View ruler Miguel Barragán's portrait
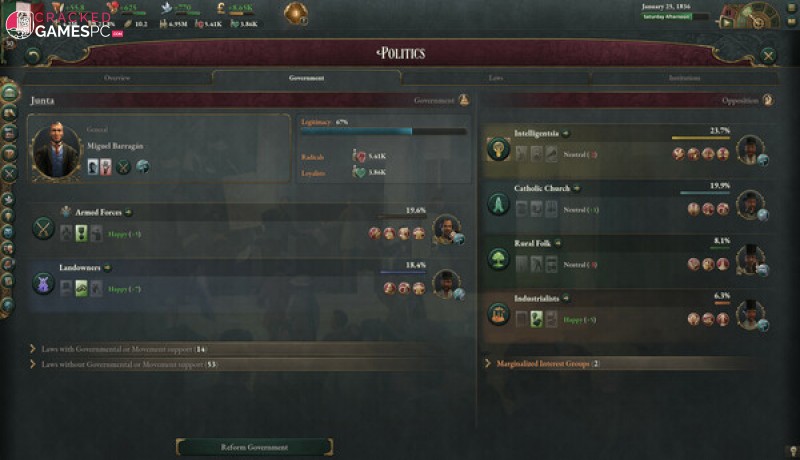This screenshot has height=460, width=800. point(56,151)
